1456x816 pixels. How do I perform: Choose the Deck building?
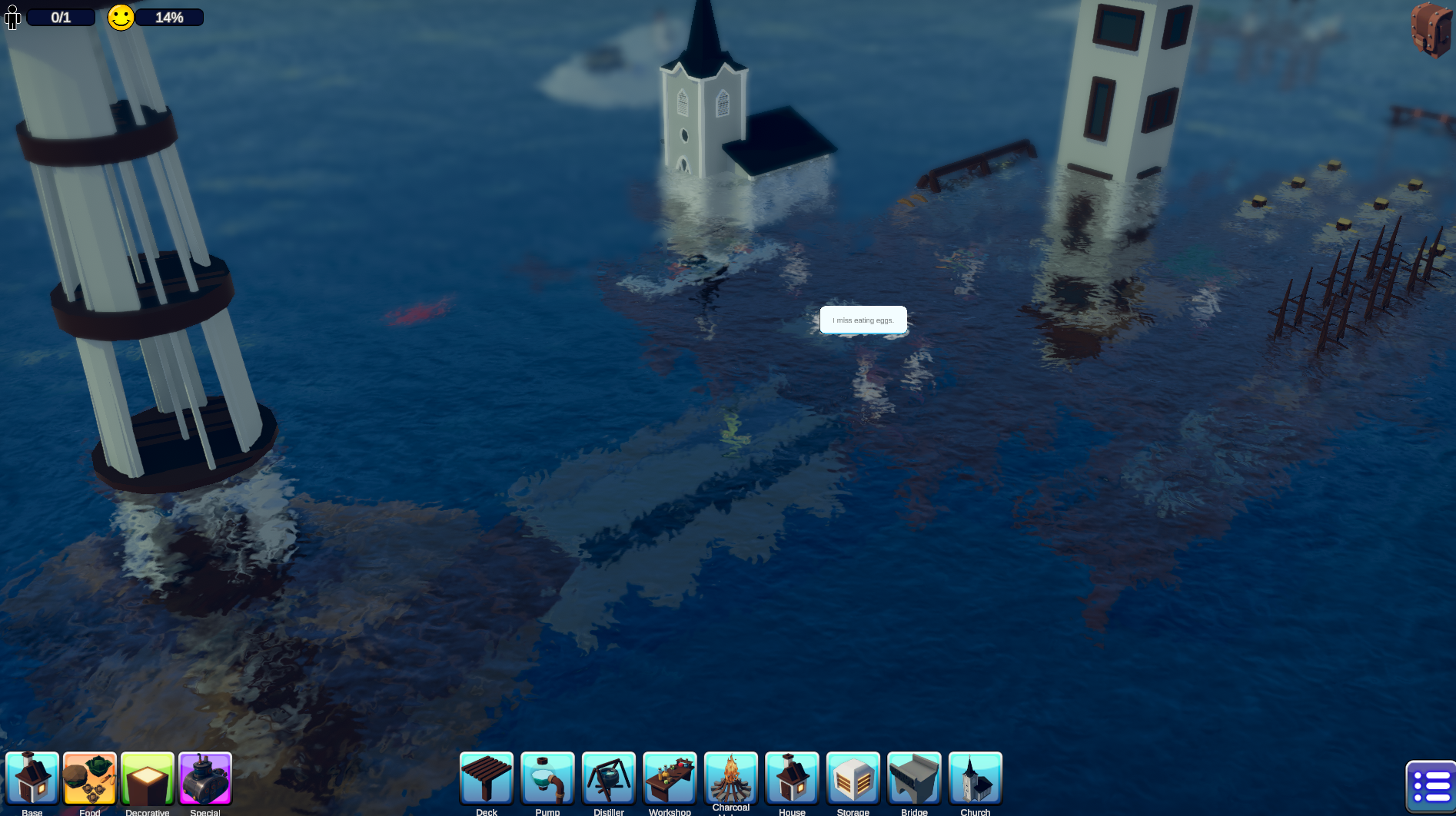(x=487, y=778)
